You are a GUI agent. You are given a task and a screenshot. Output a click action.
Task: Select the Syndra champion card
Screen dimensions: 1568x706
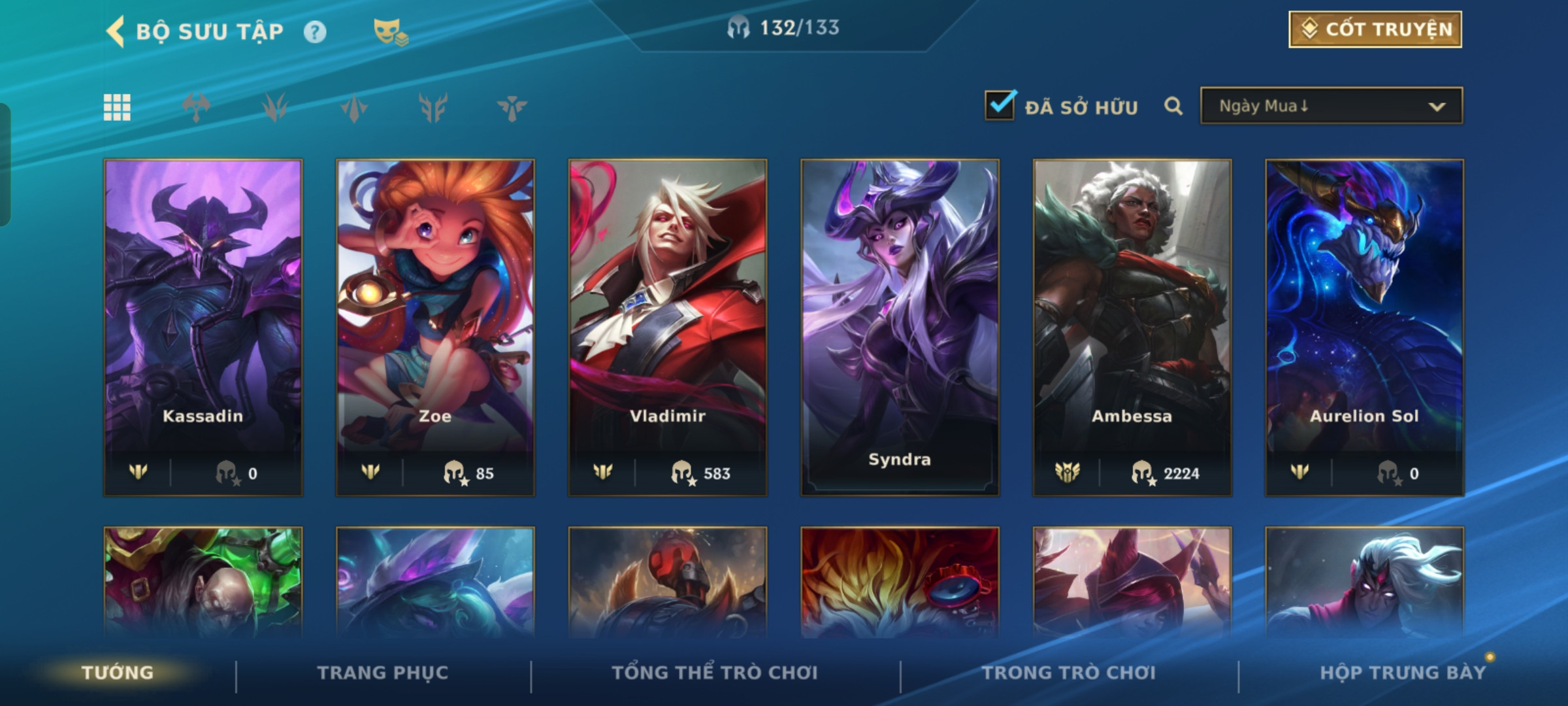pos(900,327)
